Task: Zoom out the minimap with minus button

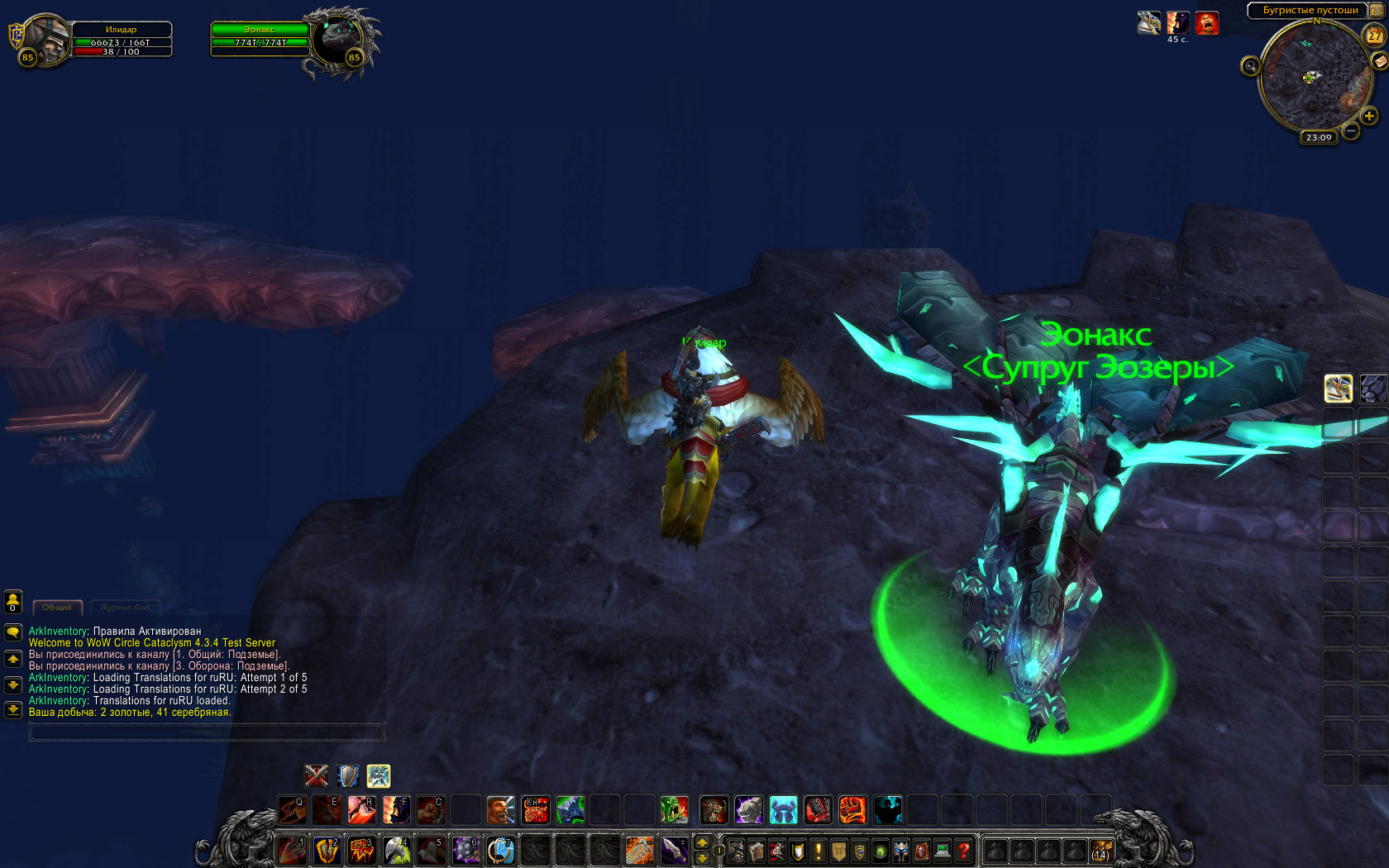Action: pos(1351,131)
